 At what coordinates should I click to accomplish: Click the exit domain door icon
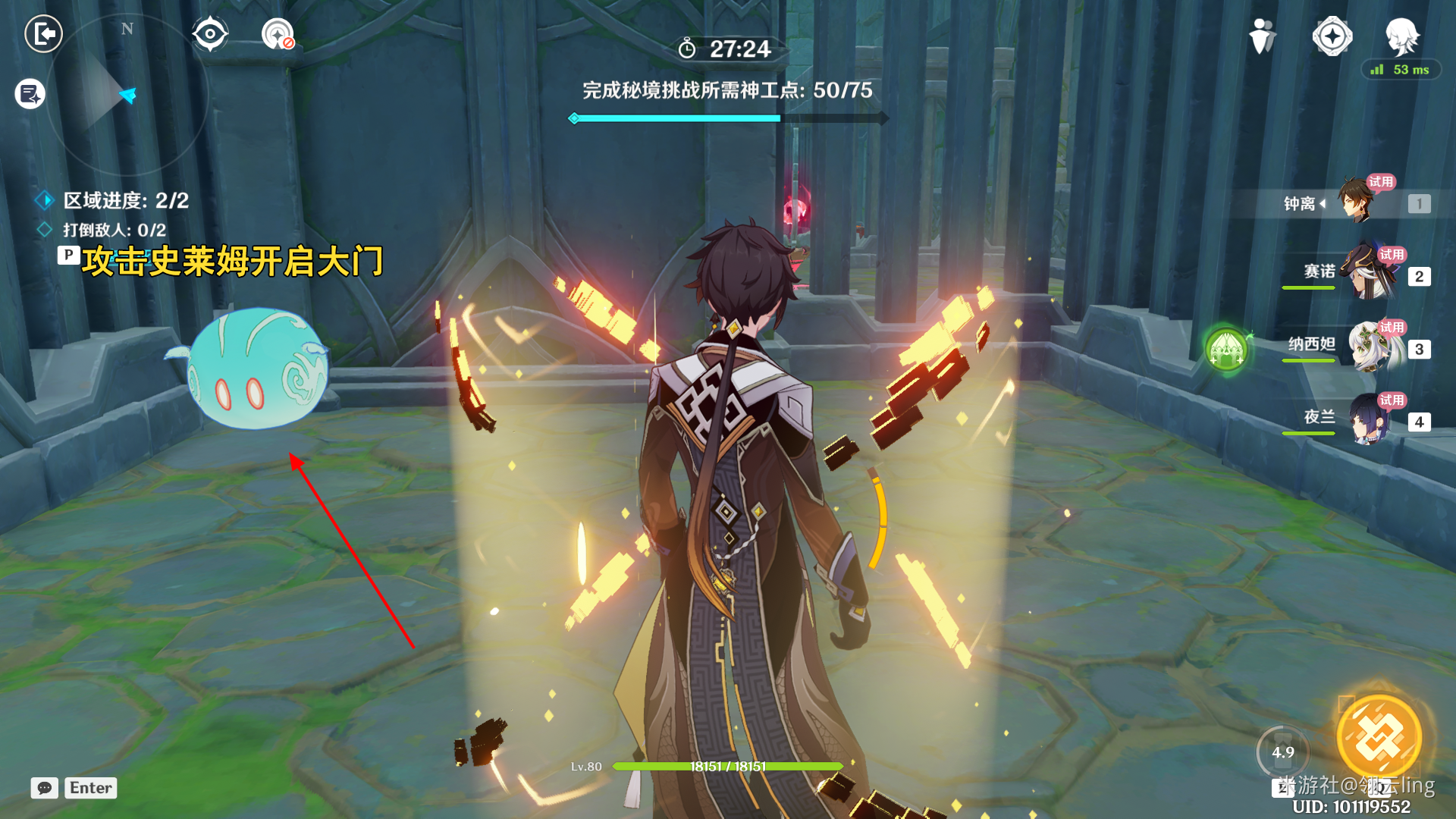click(x=43, y=33)
